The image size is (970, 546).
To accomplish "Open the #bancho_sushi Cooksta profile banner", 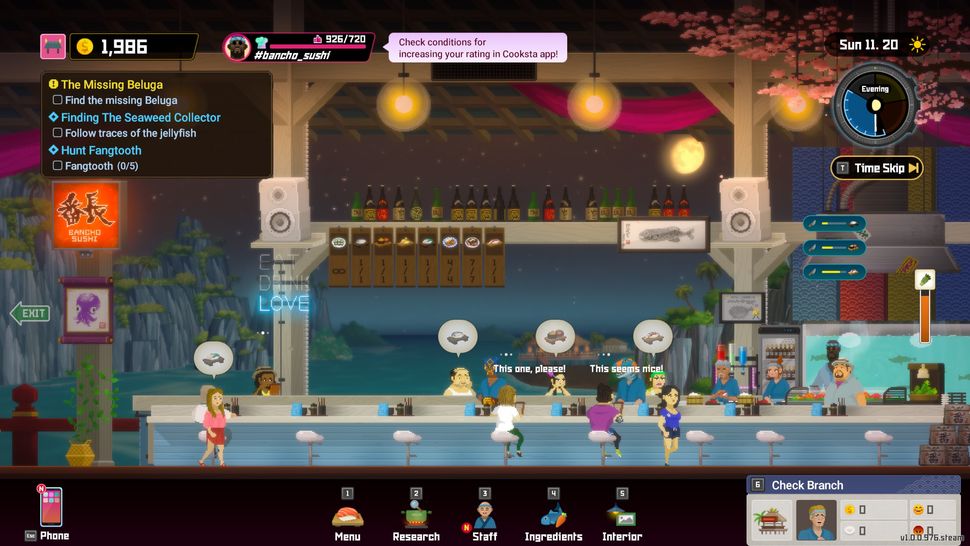I will 299,47.
